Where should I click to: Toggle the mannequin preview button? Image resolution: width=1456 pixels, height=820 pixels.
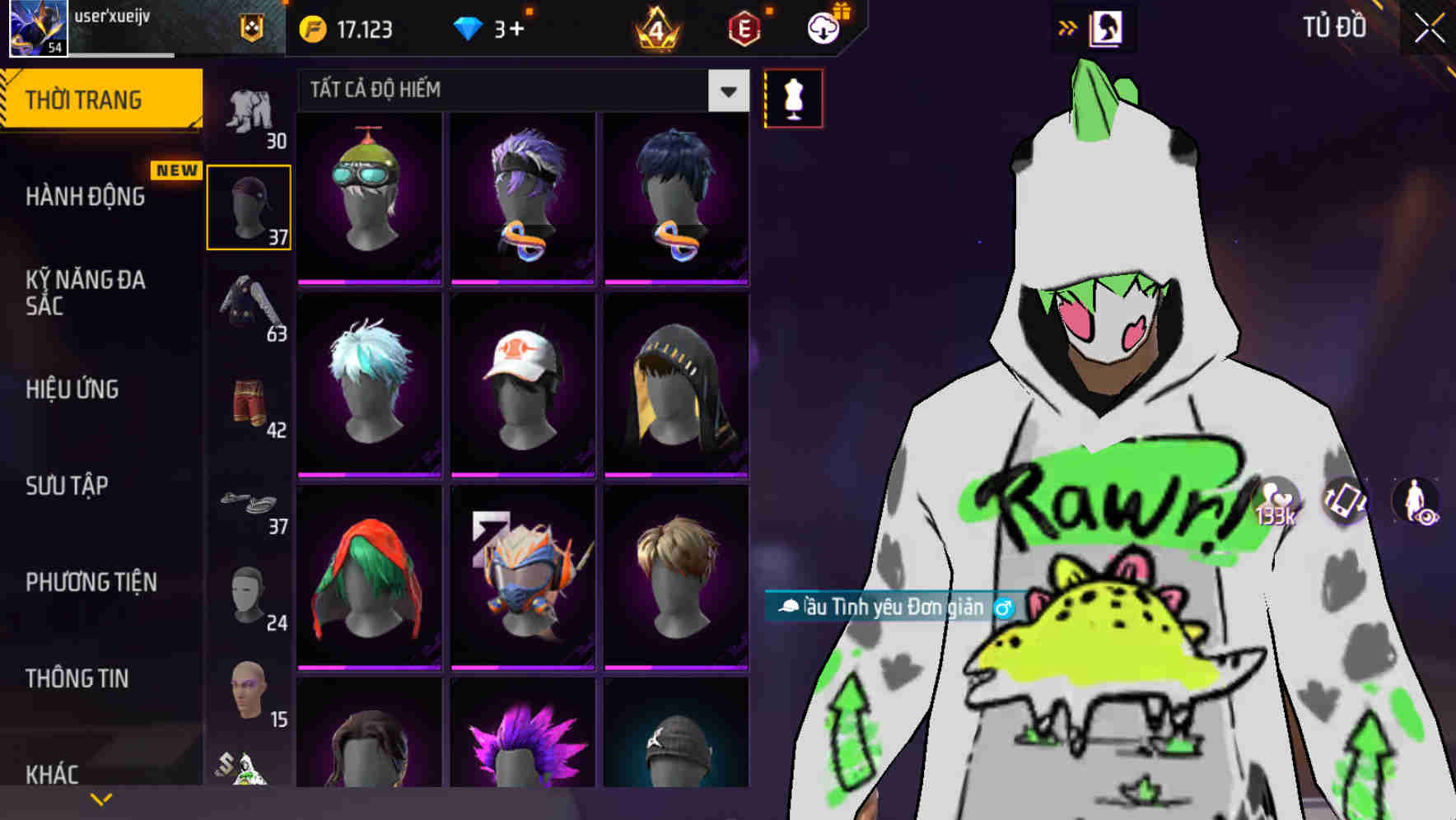(x=793, y=97)
